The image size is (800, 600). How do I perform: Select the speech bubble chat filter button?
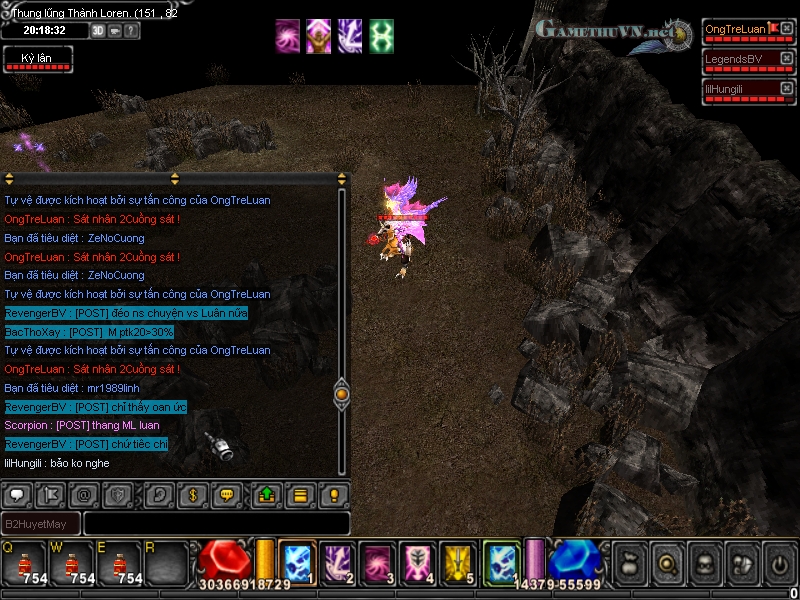click(17, 494)
